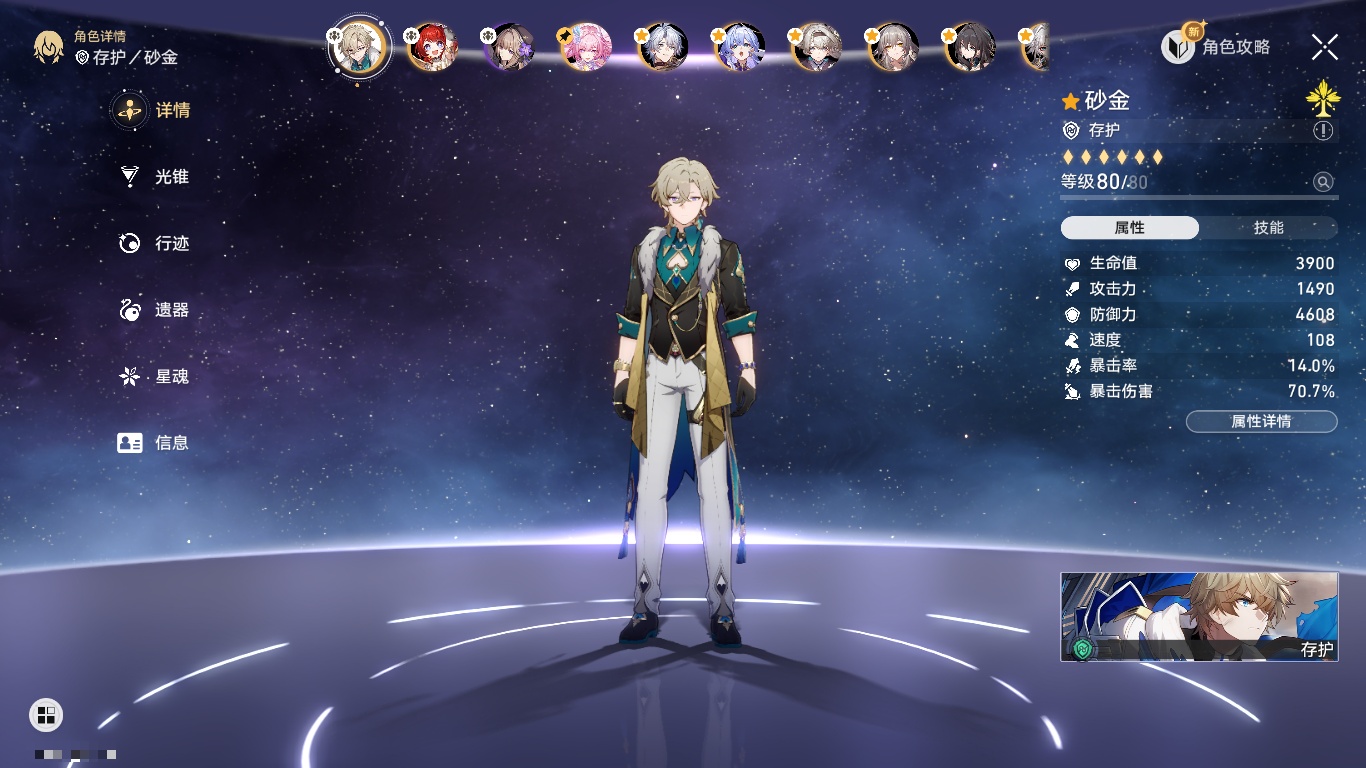Image resolution: width=1366 pixels, height=768 pixels.
Task: Click the four-square grid menu button
Action: [x=46, y=714]
